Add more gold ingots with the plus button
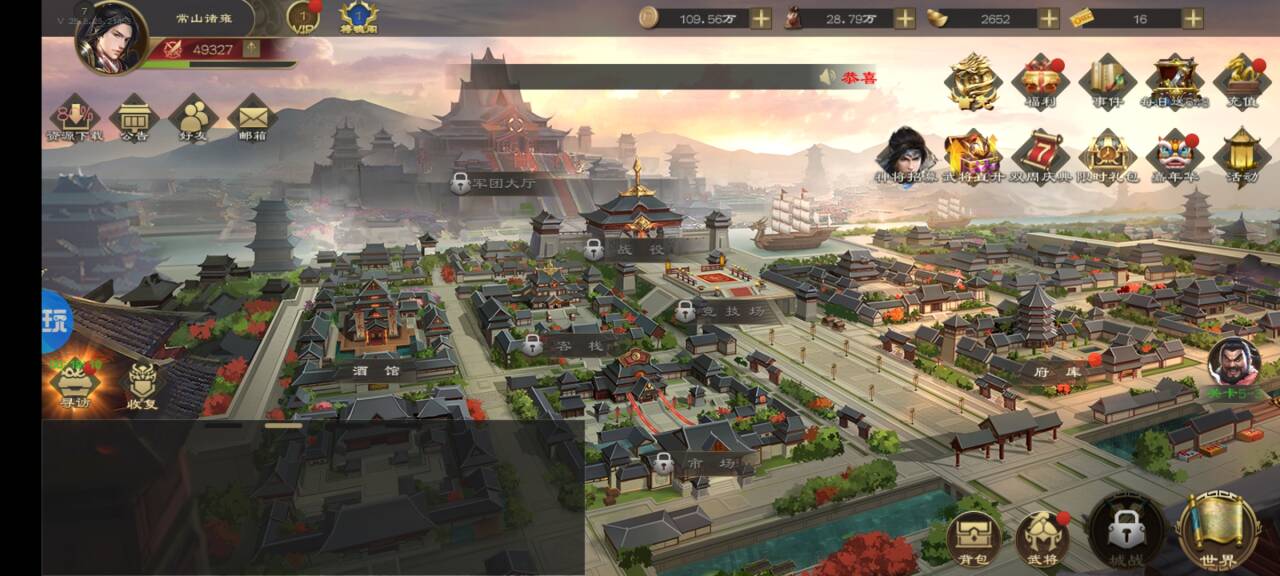 coord(1048,18)
